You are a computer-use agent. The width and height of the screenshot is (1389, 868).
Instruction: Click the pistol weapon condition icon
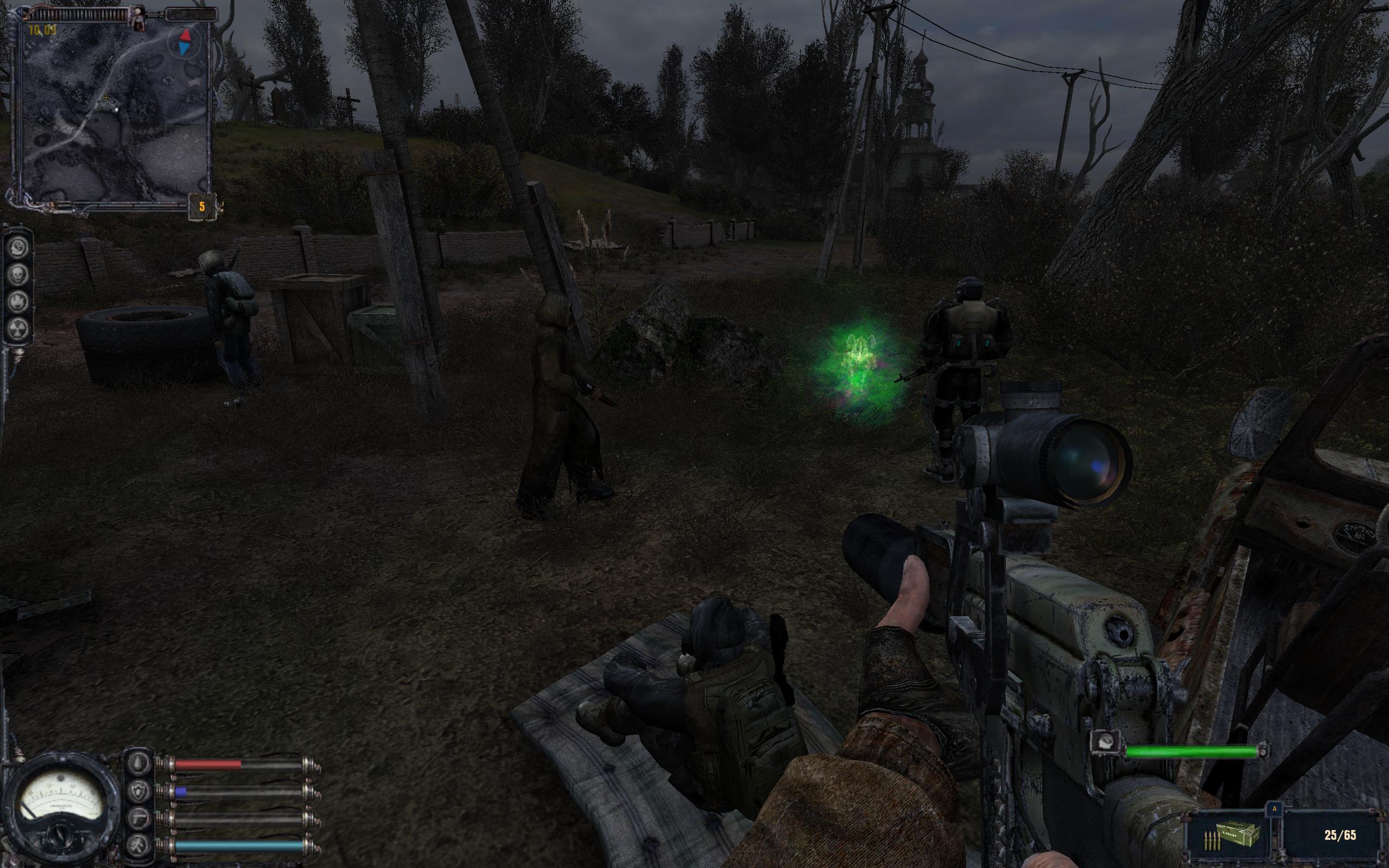[x=139, y=819]
